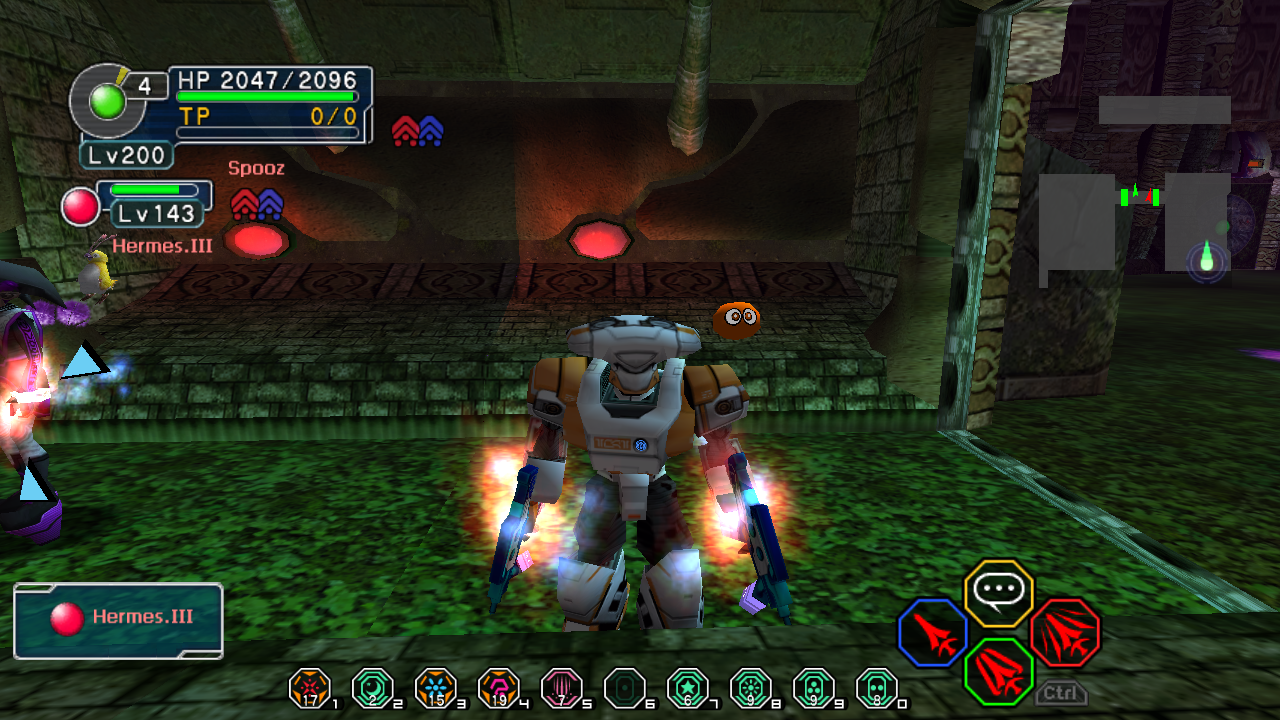1280x720 pixels.
Task: Trigger the blue-bordered normal attack action
Action: click(x=933, y=632)
